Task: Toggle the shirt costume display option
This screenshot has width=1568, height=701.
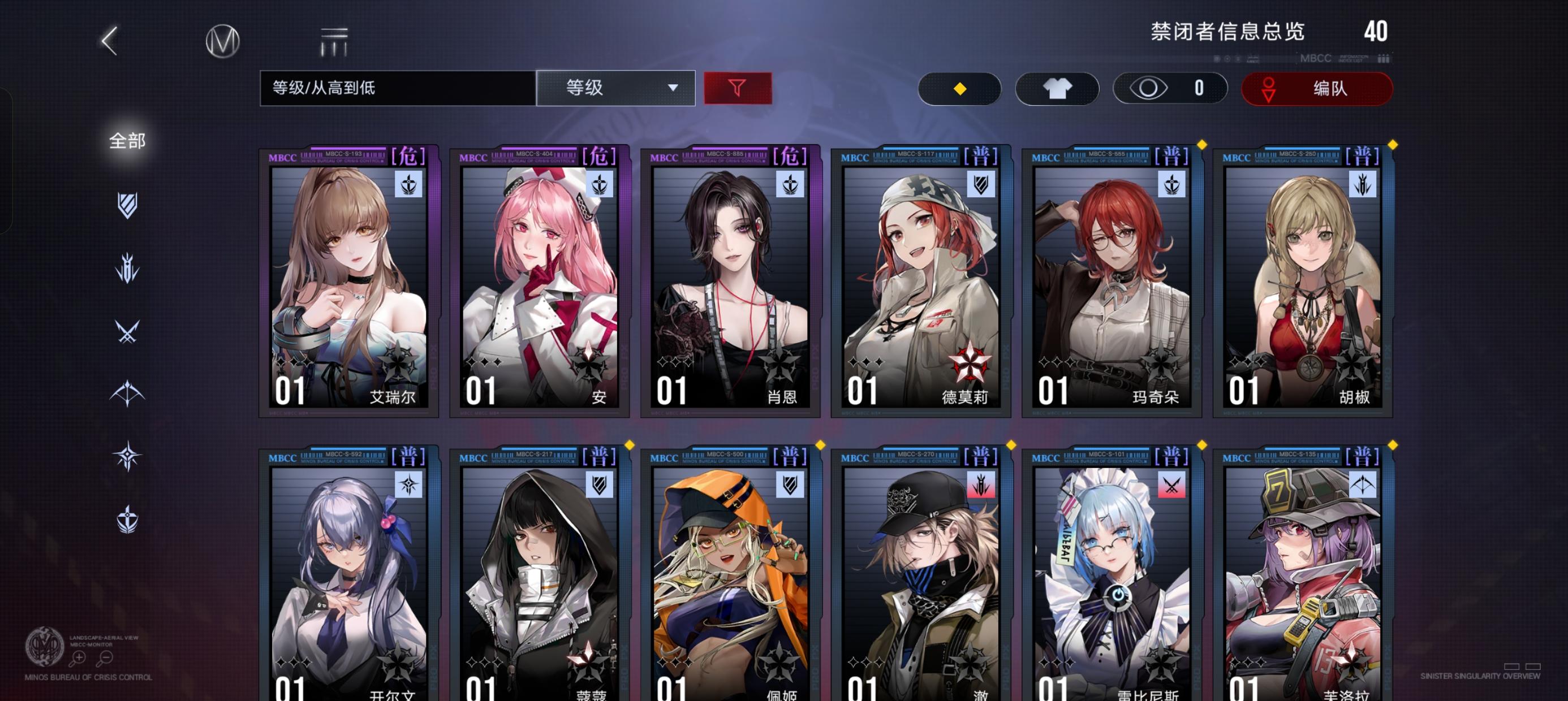Action: [x=1057, y=88]
